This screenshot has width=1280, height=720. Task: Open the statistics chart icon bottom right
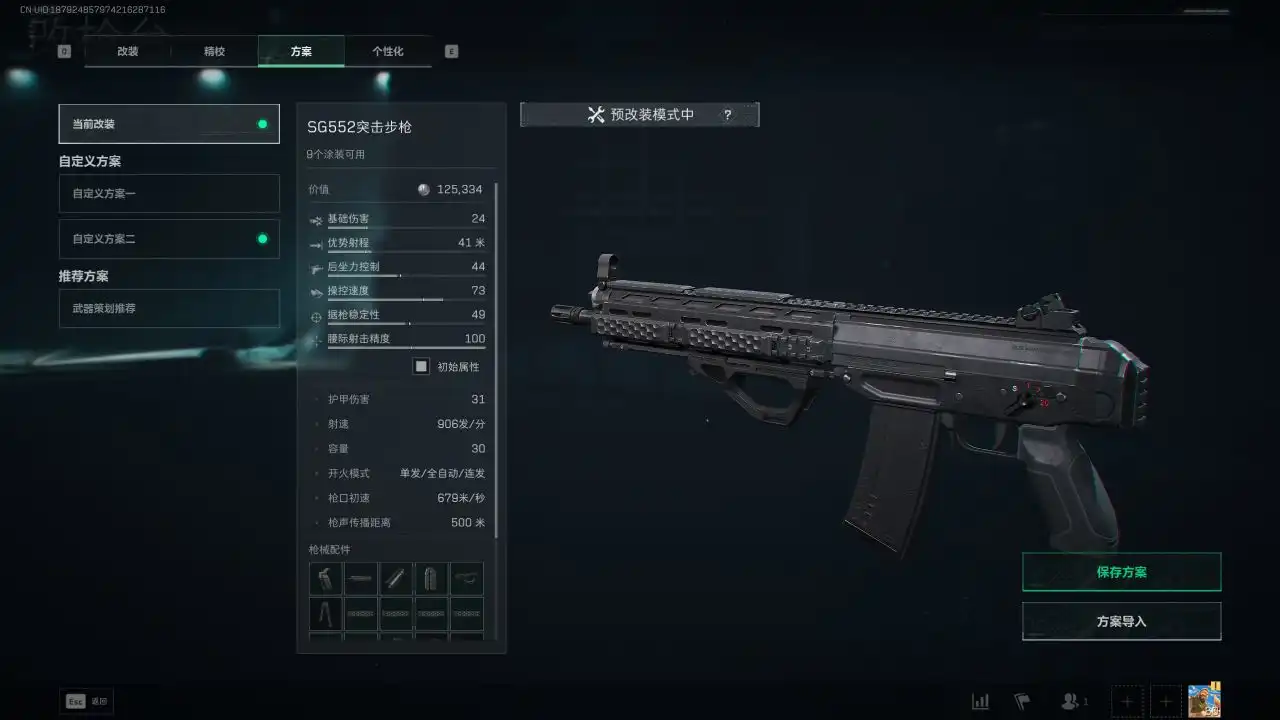point(981,701)
